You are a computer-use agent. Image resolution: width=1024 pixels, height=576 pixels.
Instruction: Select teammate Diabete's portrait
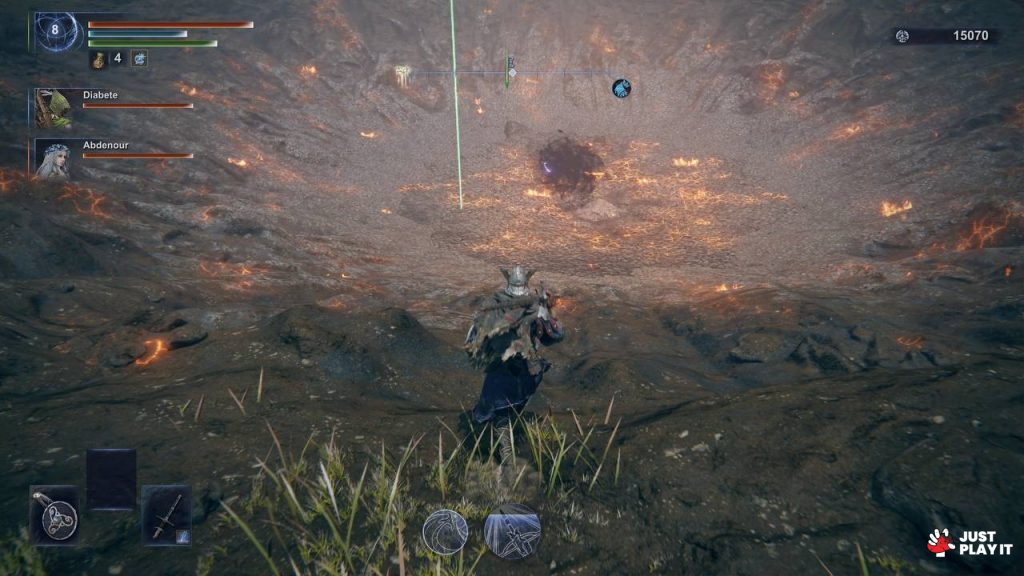52,107
